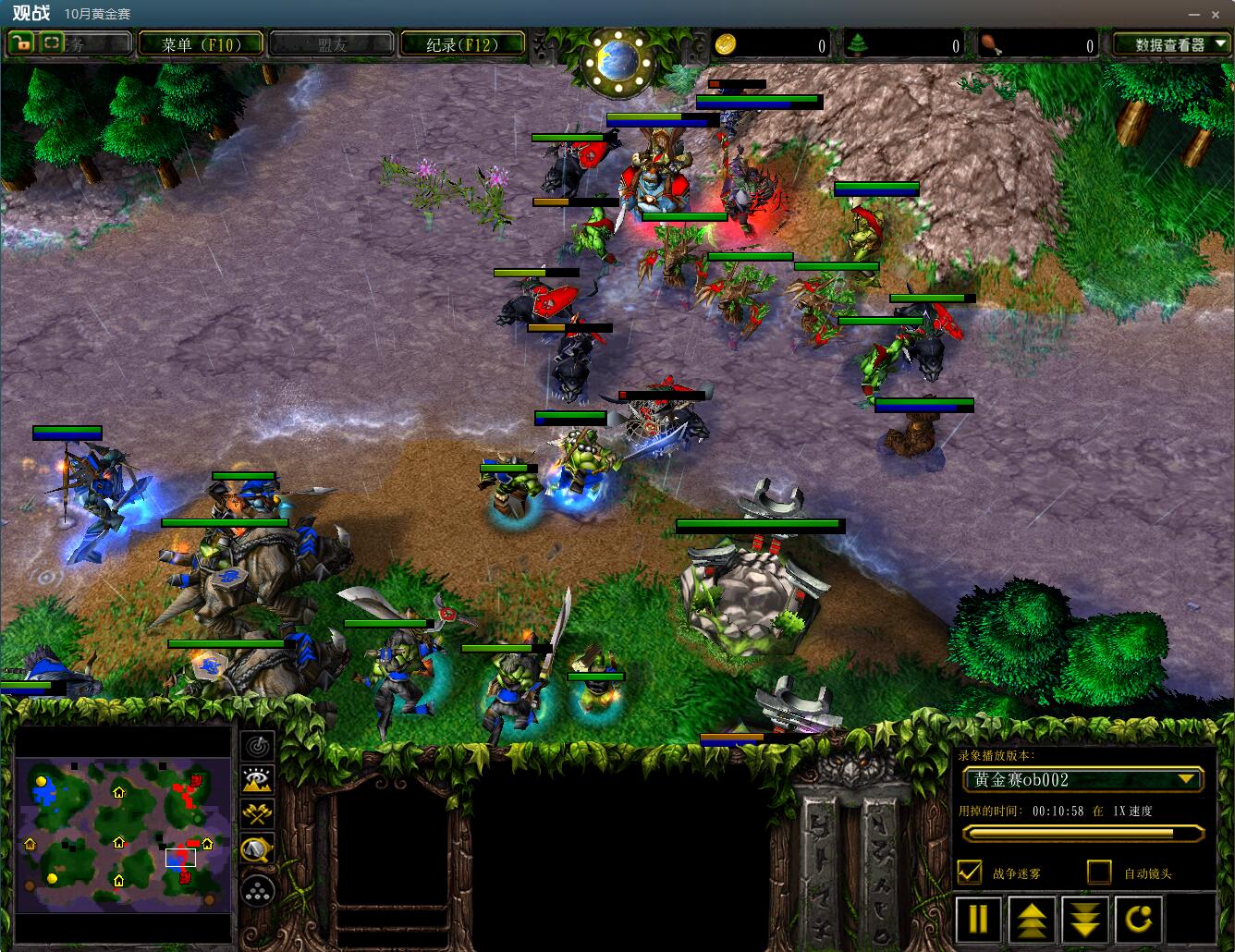1235x952 pixels.
Task: Open the 数据查看器 dropdown
Action: click(1170, 44)
